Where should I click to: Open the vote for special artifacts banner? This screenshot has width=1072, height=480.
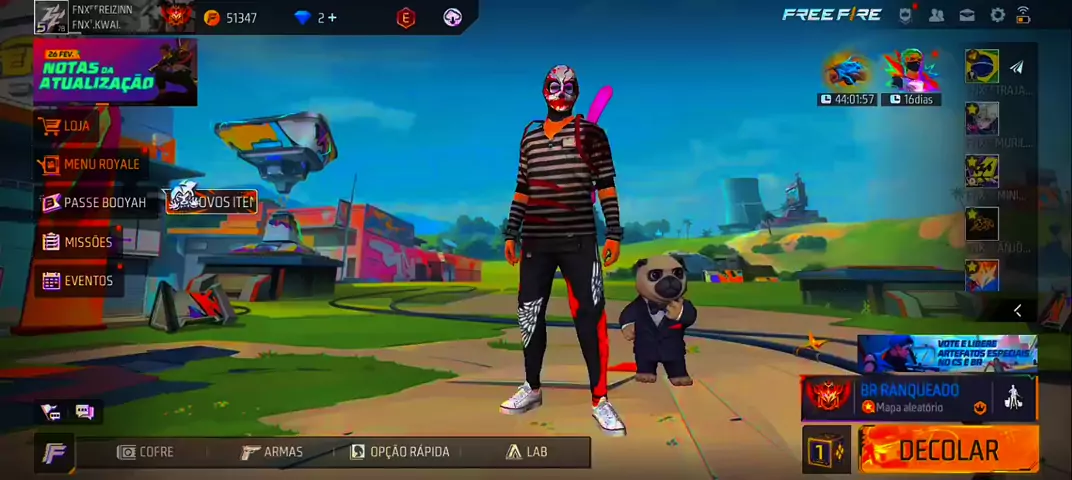pyautogui.click(x=946, y=353)
